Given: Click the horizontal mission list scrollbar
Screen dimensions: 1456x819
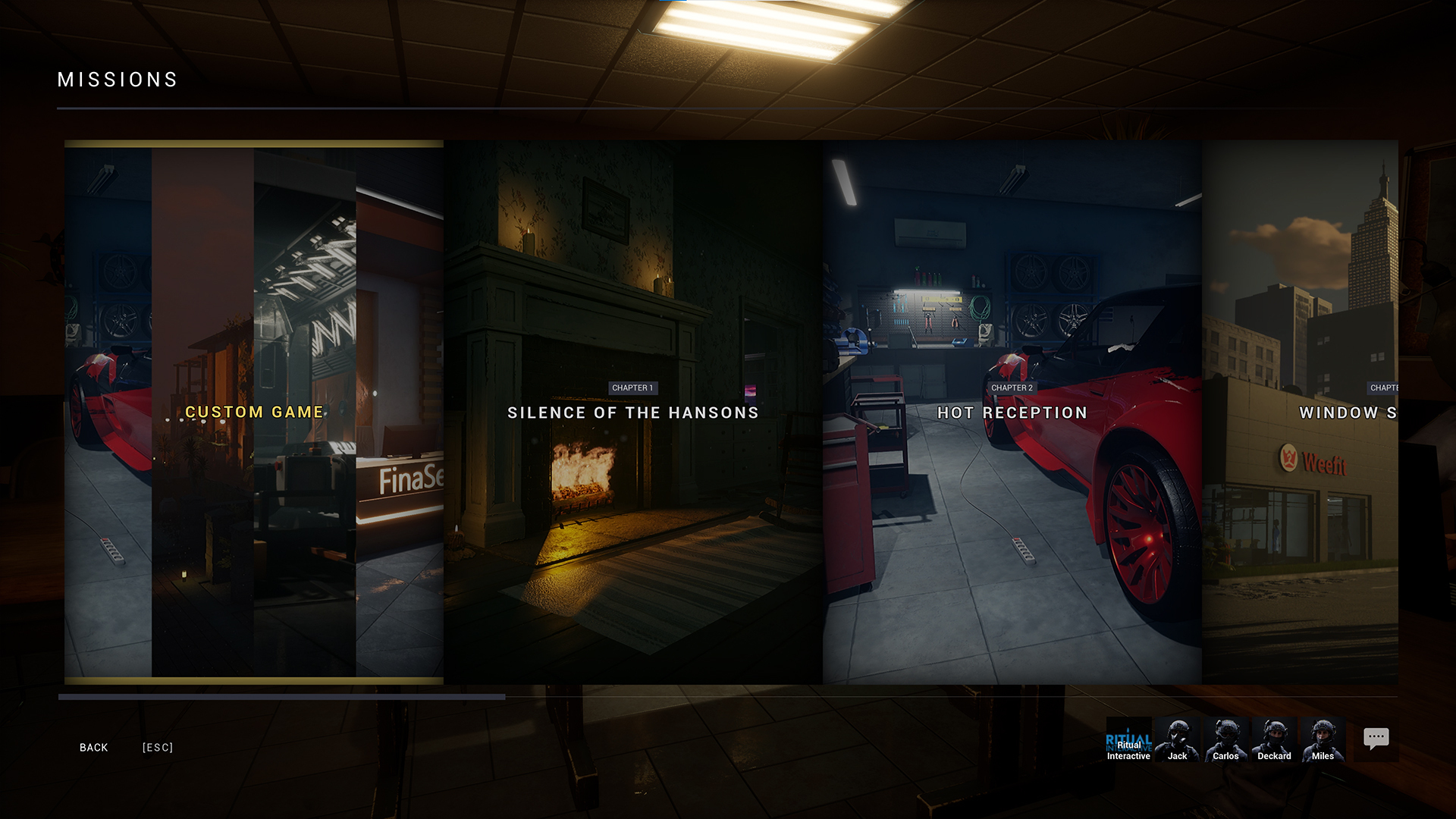Looking at the screenshot, I should [282, 697].
